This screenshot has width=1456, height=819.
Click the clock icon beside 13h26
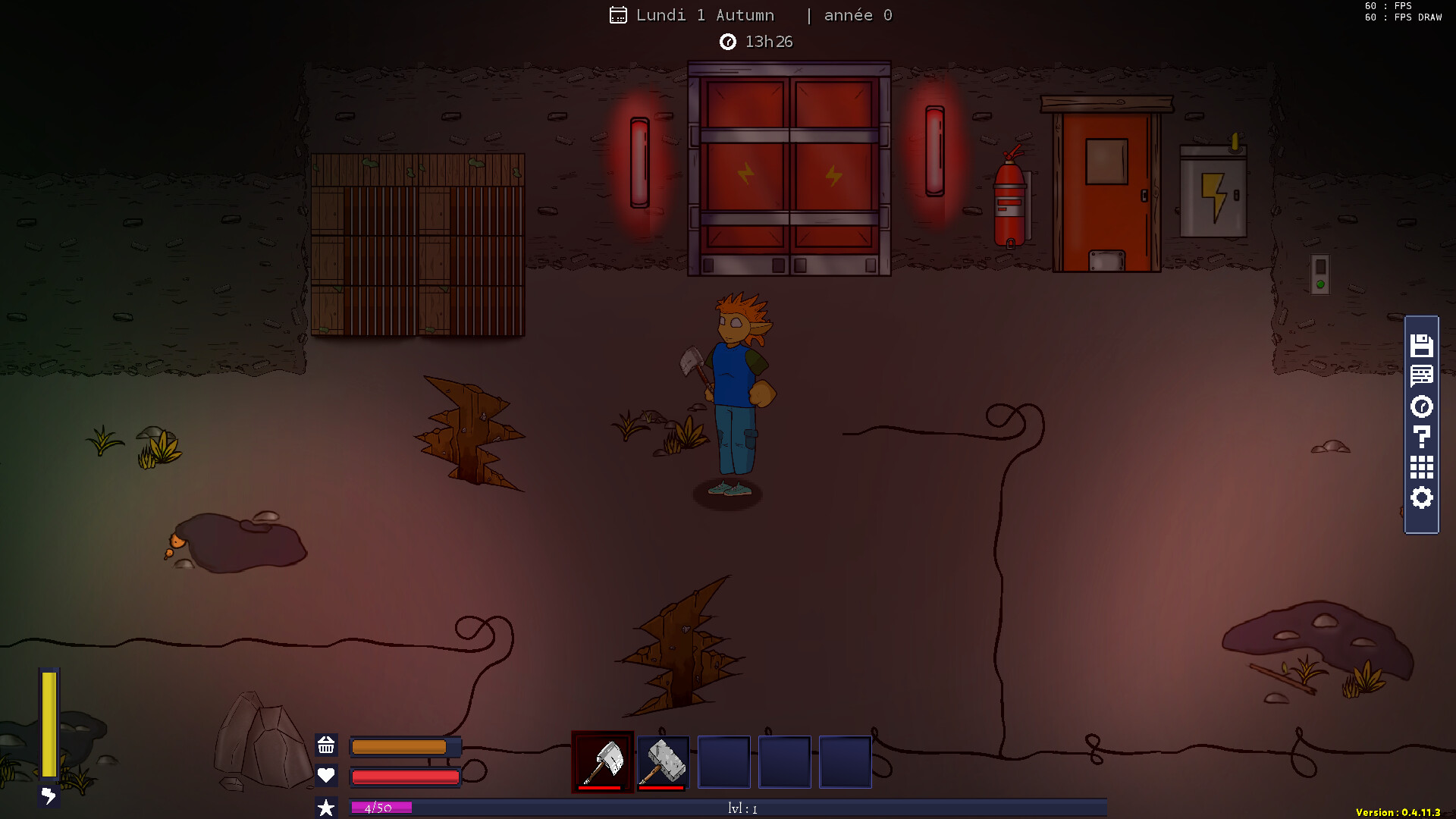728,42
